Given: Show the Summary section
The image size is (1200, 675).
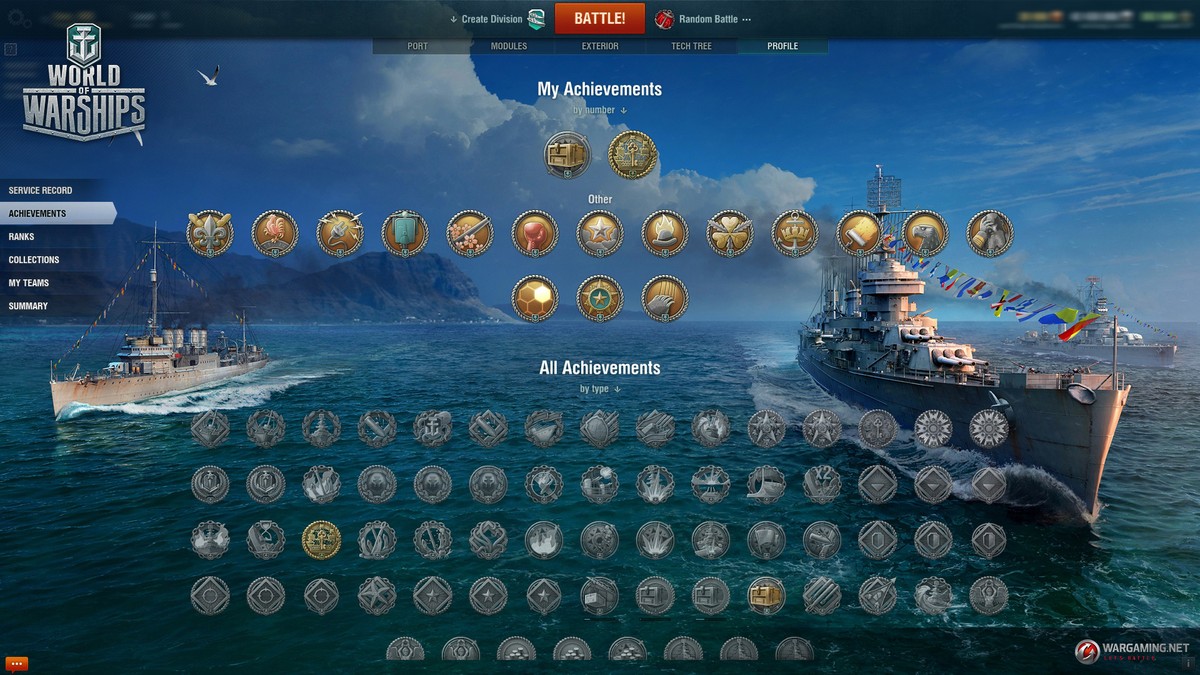Looking at the screenshot, I should tap(28, 305).
